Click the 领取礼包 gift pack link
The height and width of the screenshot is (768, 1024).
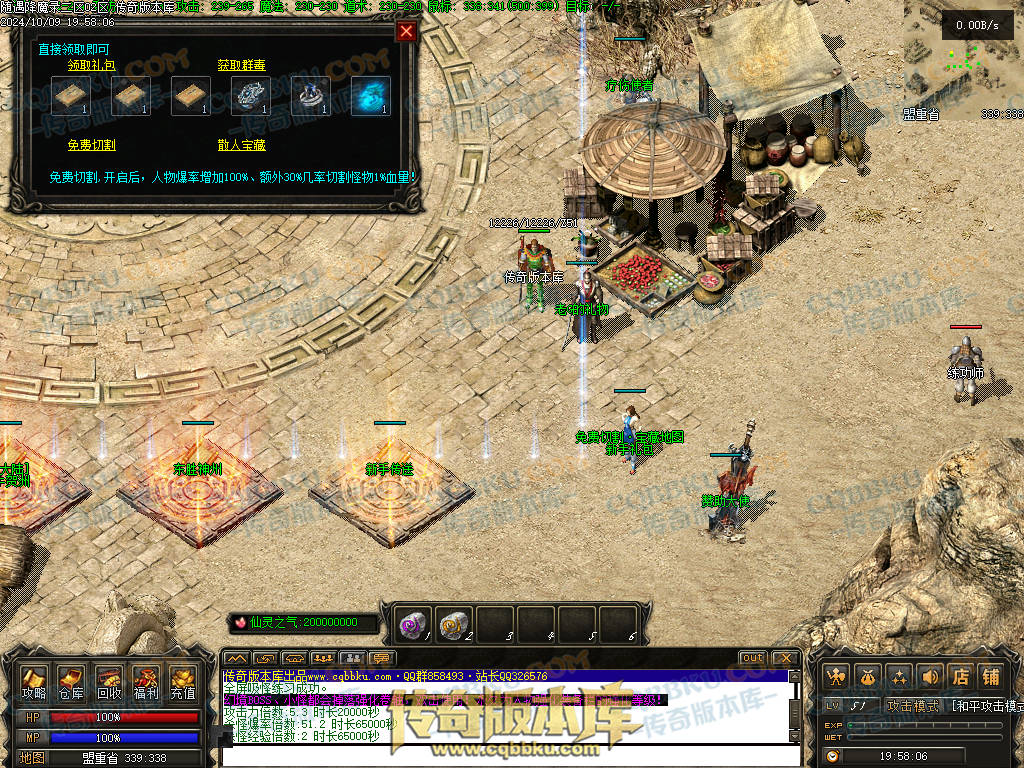click(91, 65)
